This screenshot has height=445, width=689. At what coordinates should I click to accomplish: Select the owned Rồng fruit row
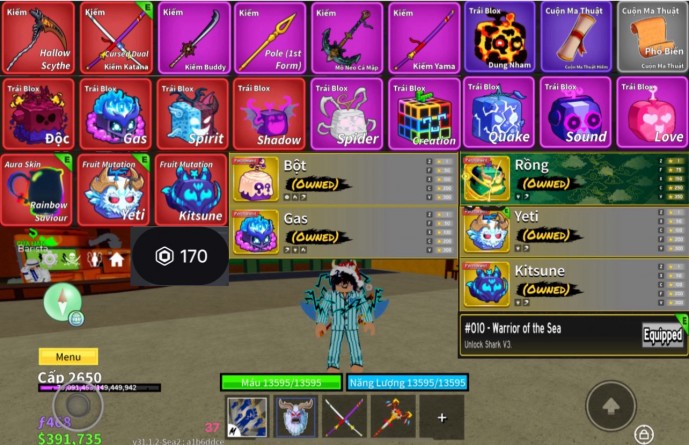(x=573, y=179)
